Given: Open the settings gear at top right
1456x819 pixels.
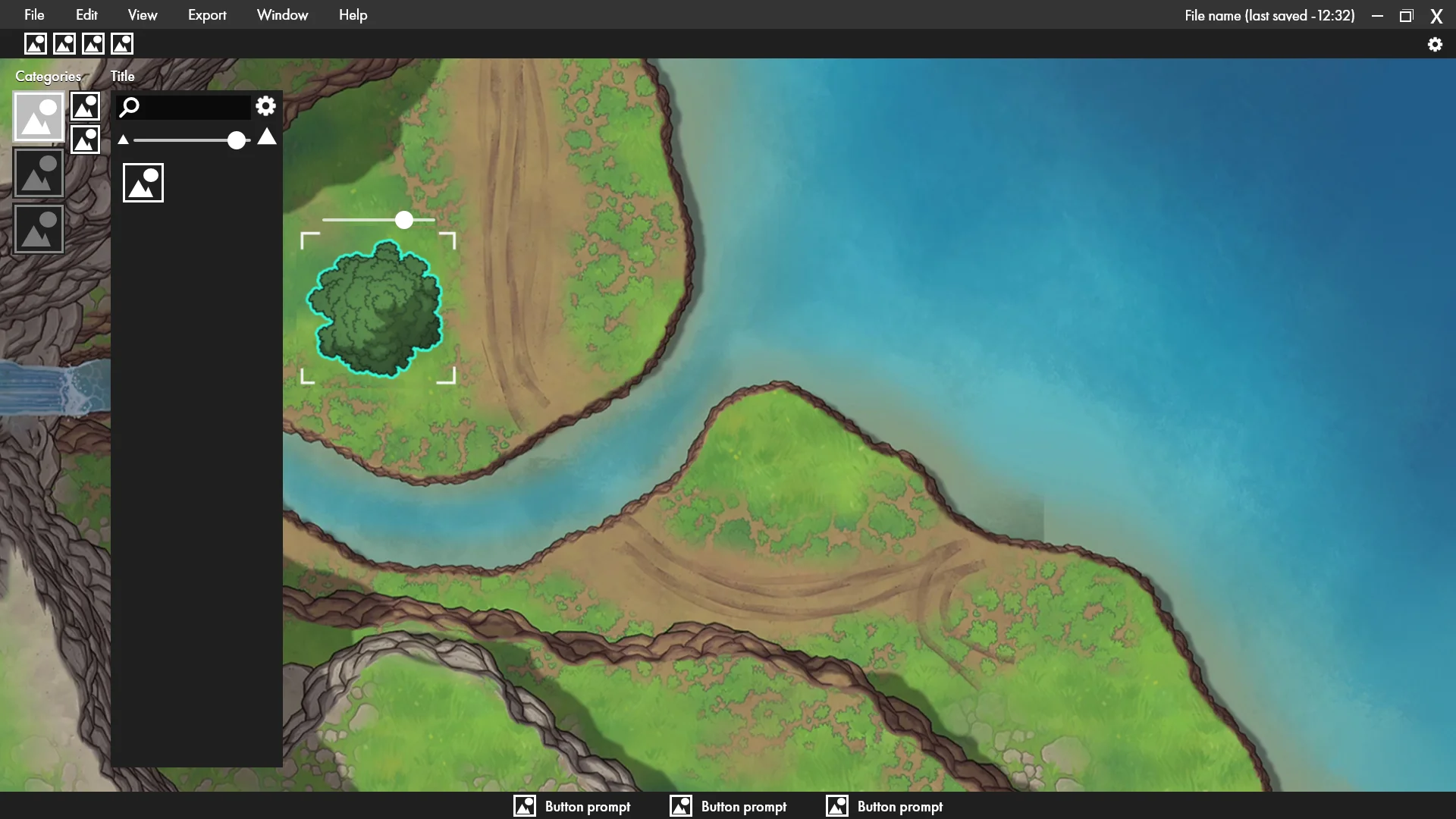Looking at the screenshot, I should click(1435, 44).
